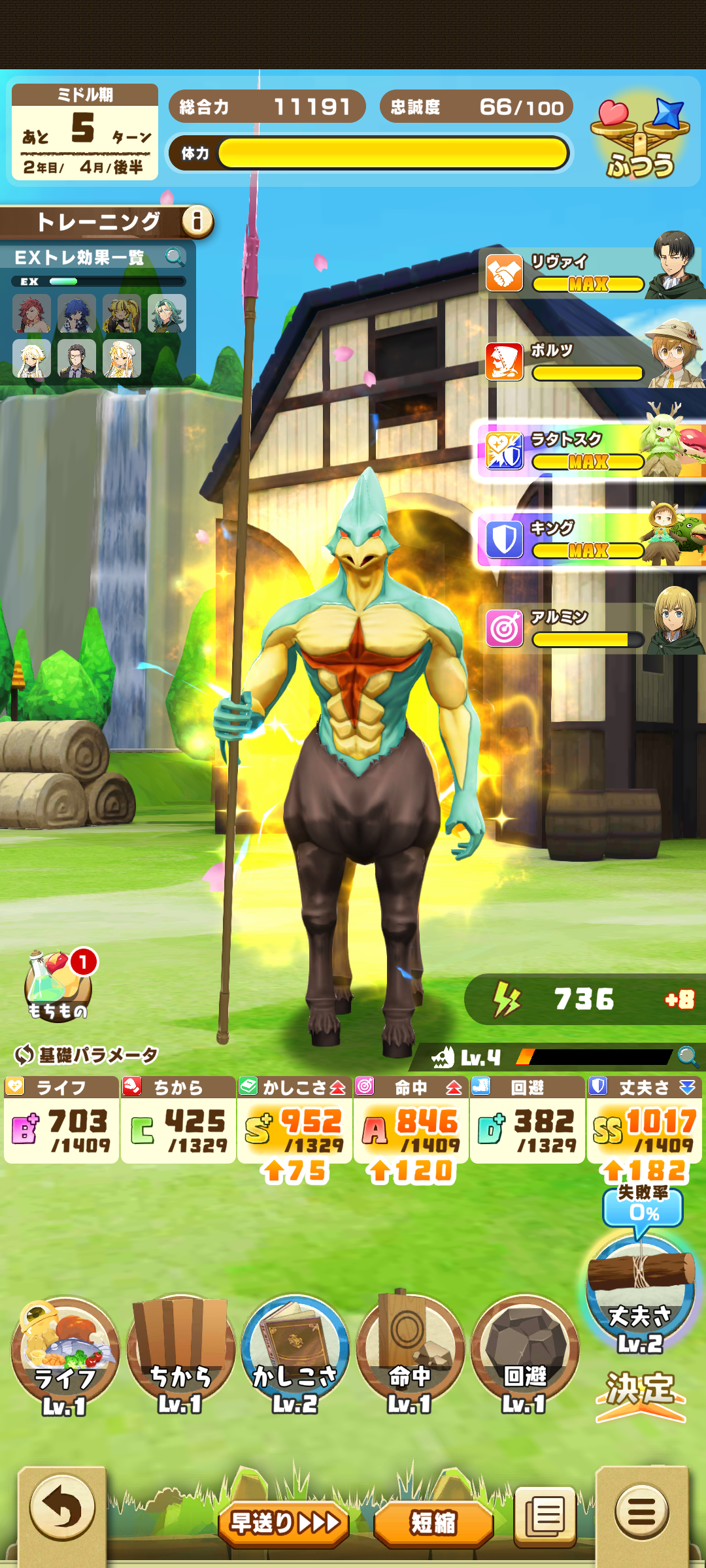Select the ライフ training button

65,1354
